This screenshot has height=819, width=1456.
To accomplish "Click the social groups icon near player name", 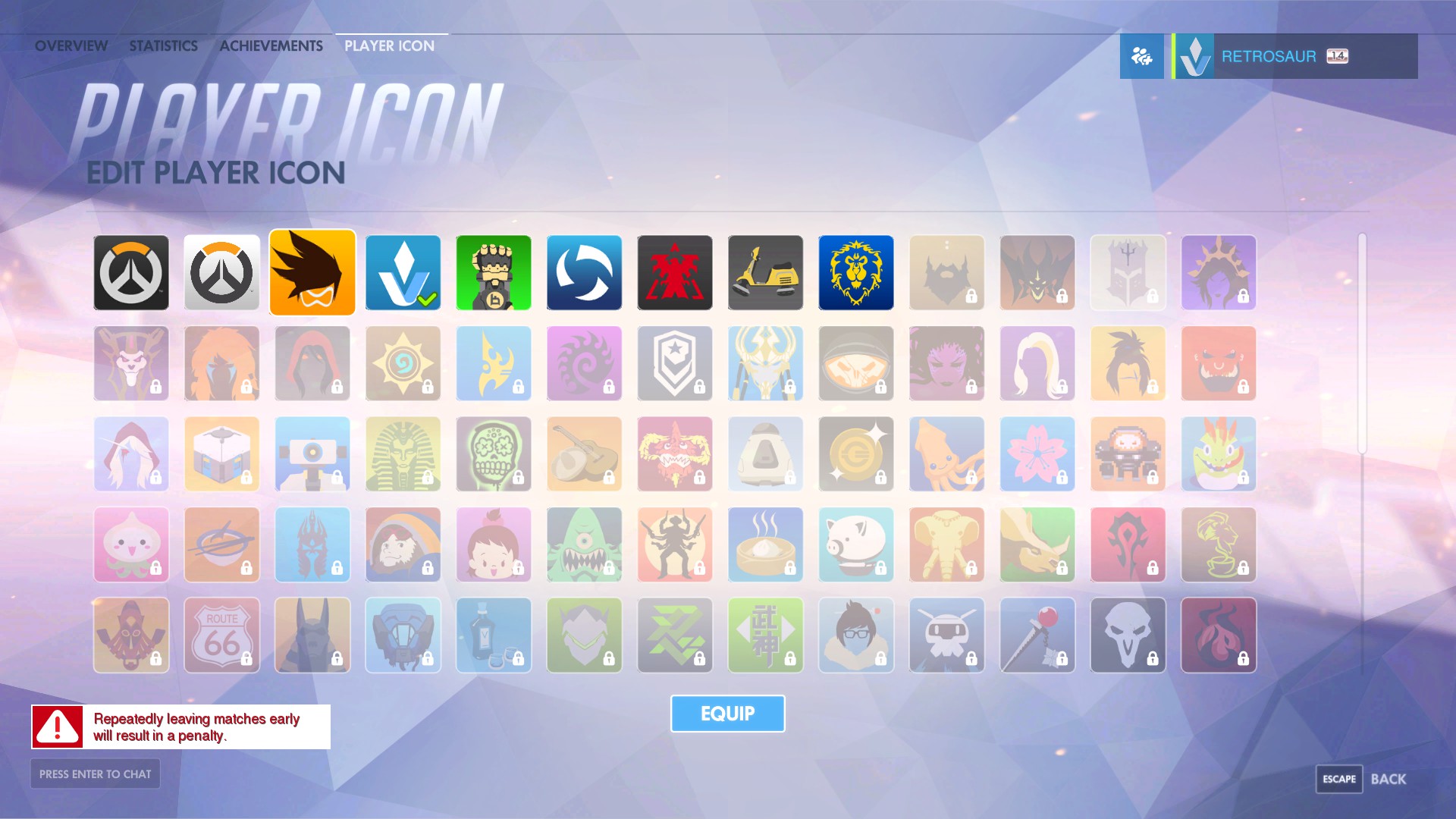I will pyautogui.click(x=1141, y=55).
